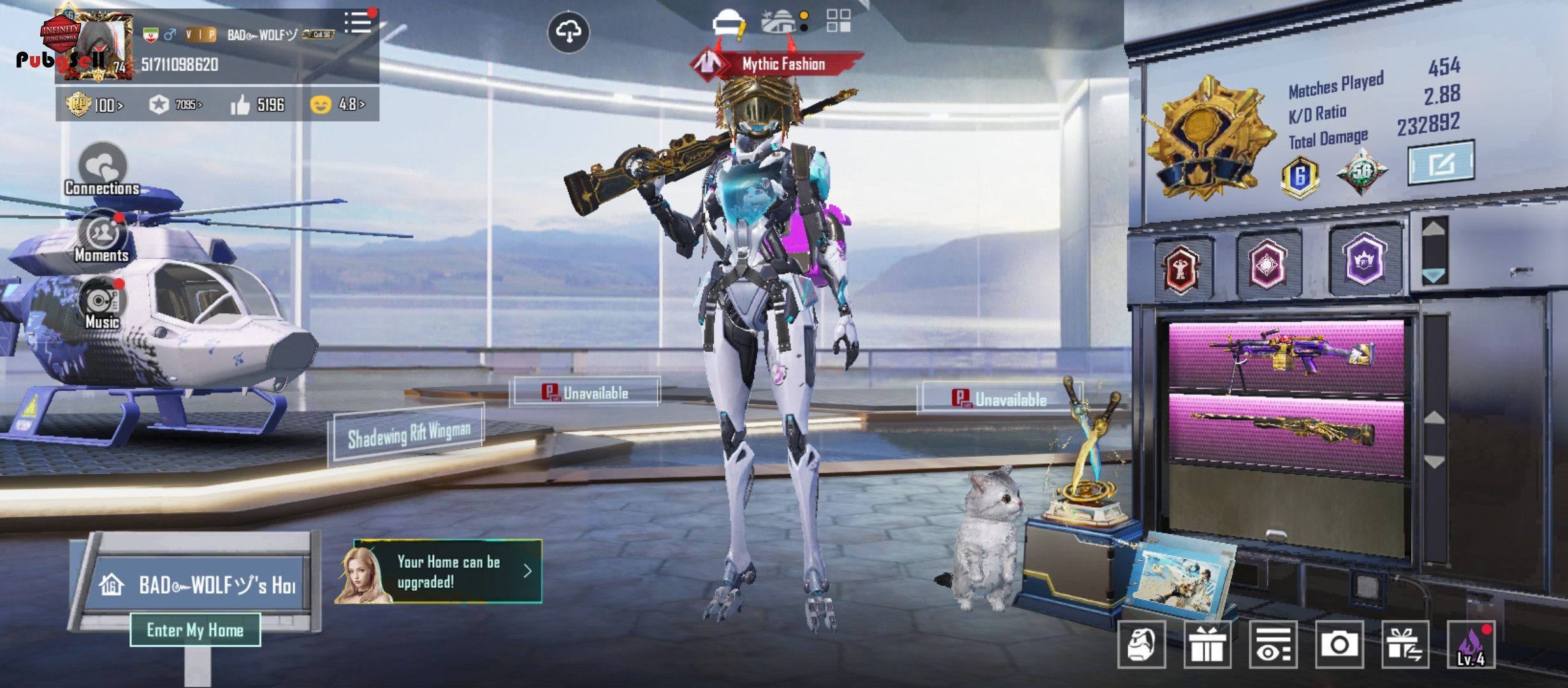The width and height of the screenshot is (1568, 688).
Task: Open the camera screenshot tool
Action: (1339, 645)
